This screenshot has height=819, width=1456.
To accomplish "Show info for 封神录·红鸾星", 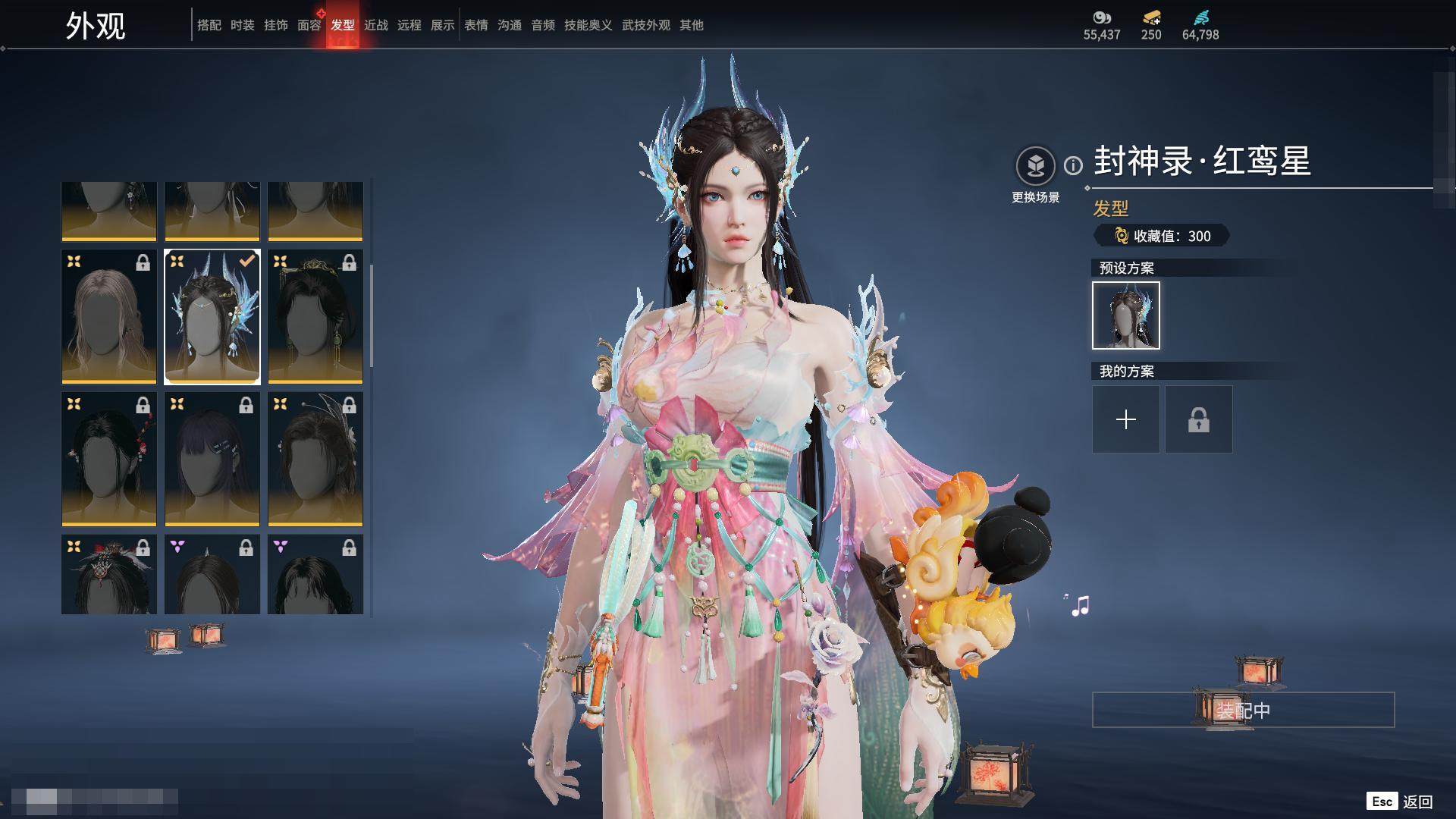I will point(1073,165).
